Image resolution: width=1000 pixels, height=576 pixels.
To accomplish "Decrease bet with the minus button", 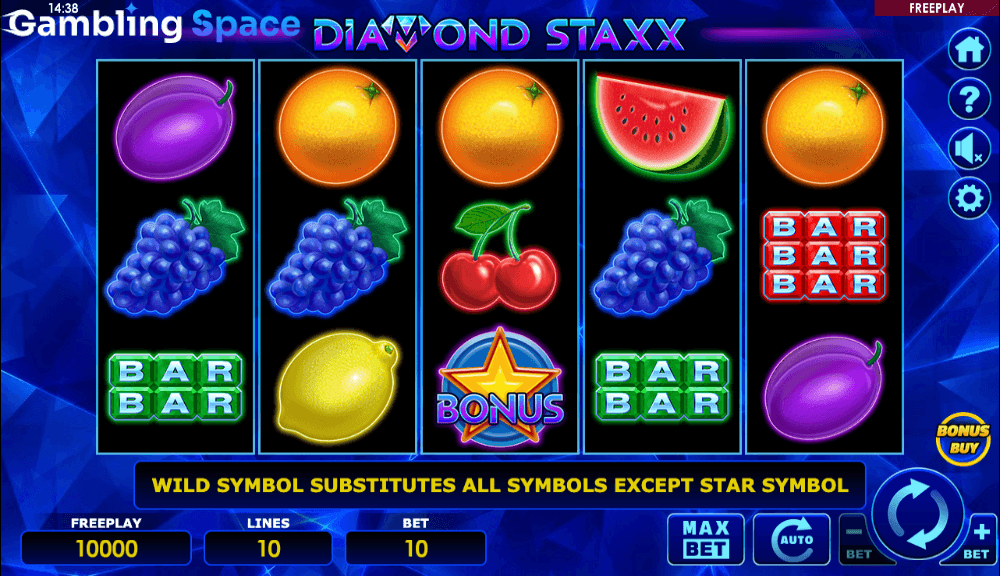I will [x=856, y=540].
